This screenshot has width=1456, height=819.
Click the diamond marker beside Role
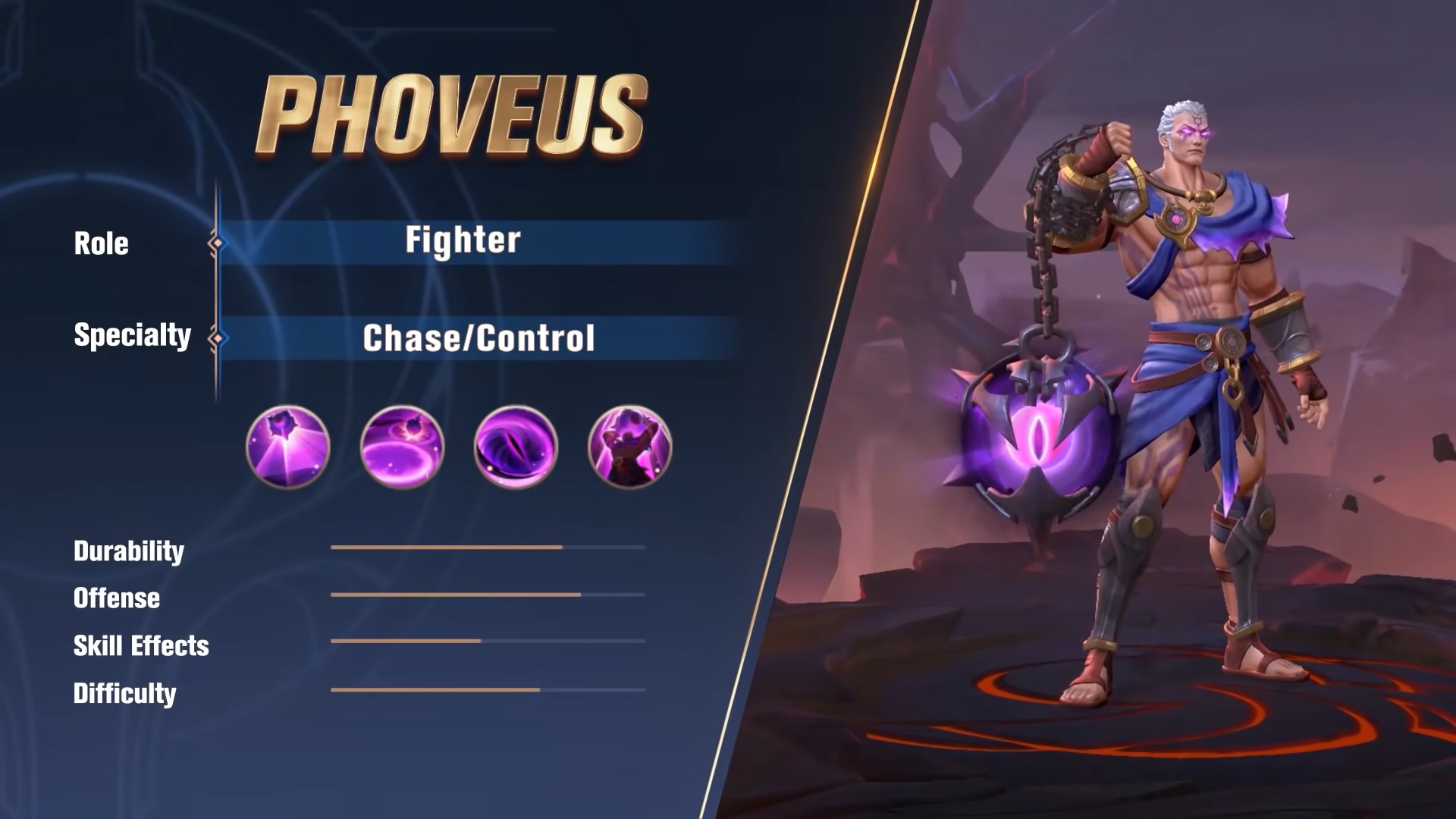coord(221,243)
